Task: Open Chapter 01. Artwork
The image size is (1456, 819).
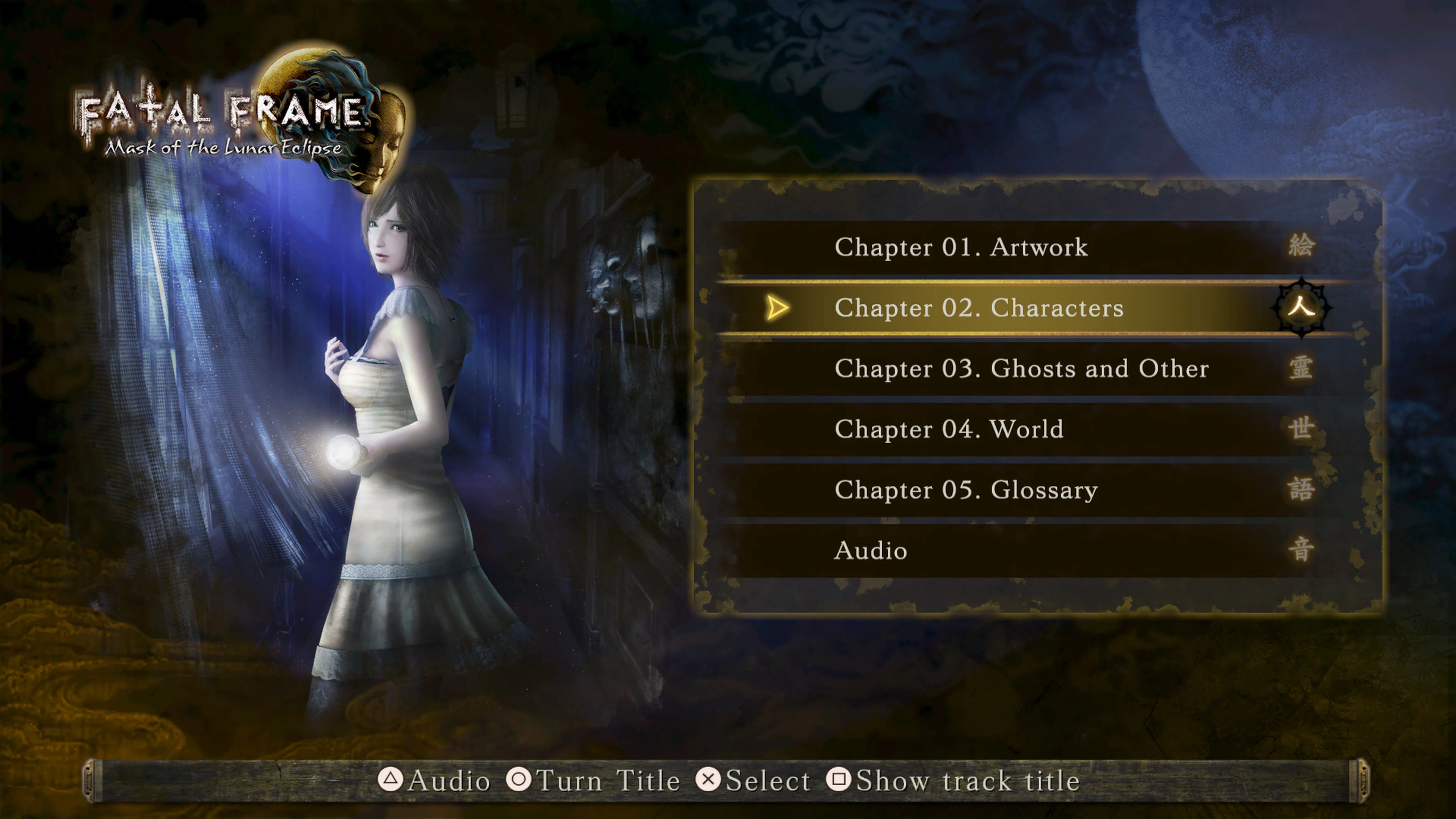Action: click(961, 248)
